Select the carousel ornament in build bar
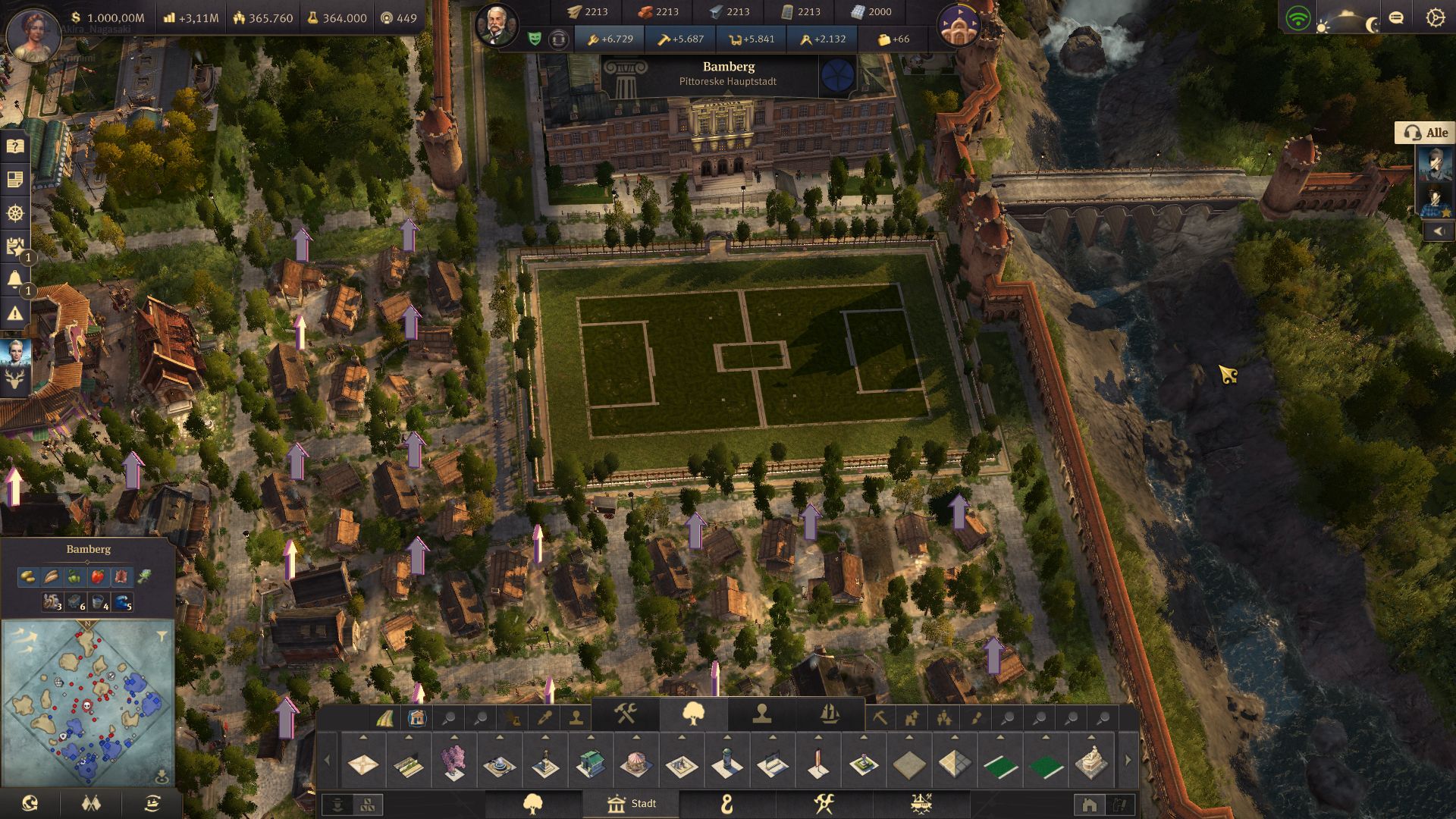Viewport: 1456px width, 819px height. click(x=635, y=762)
